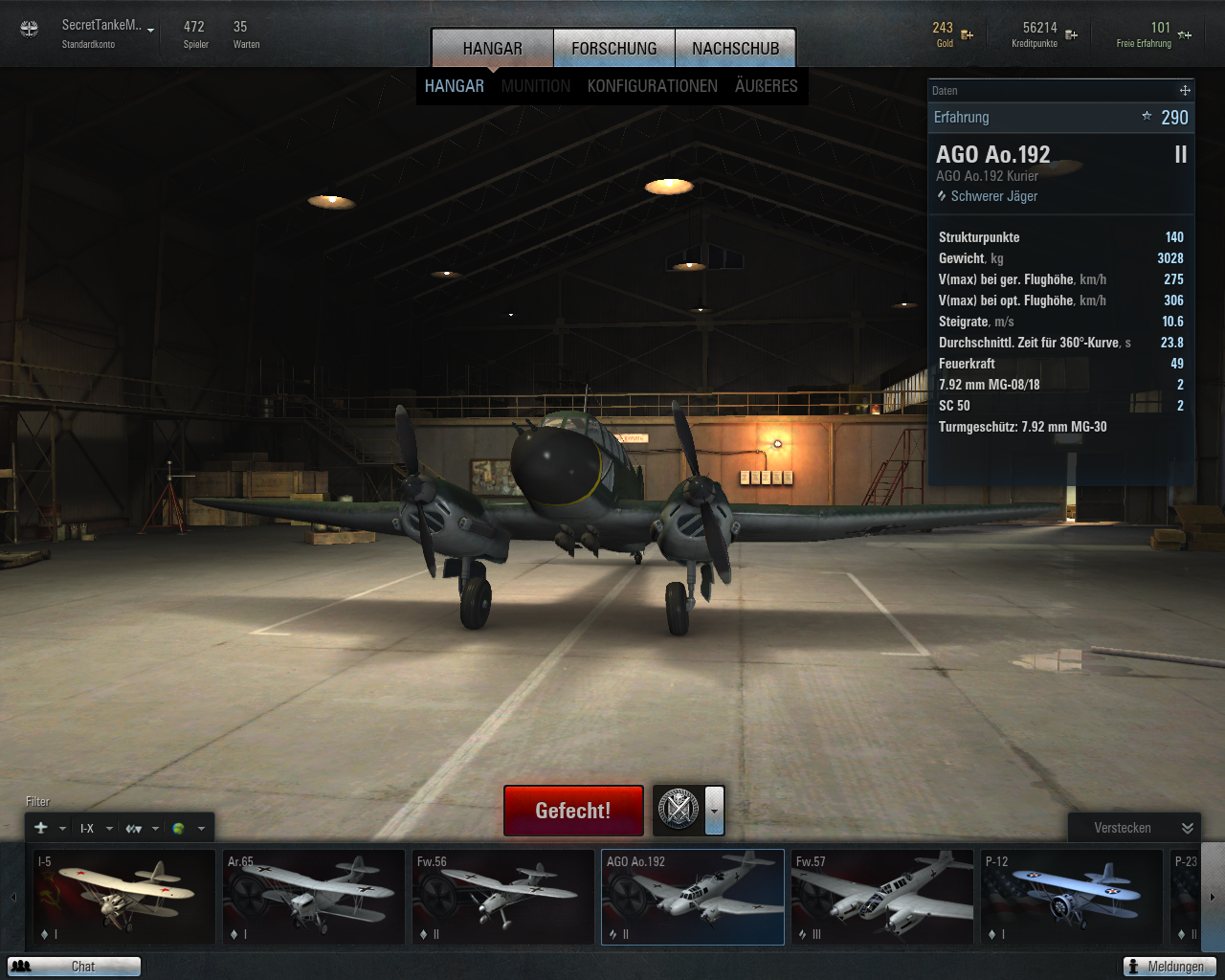
Task: Switch to the Forschung main tab
Action: point(614,48)
